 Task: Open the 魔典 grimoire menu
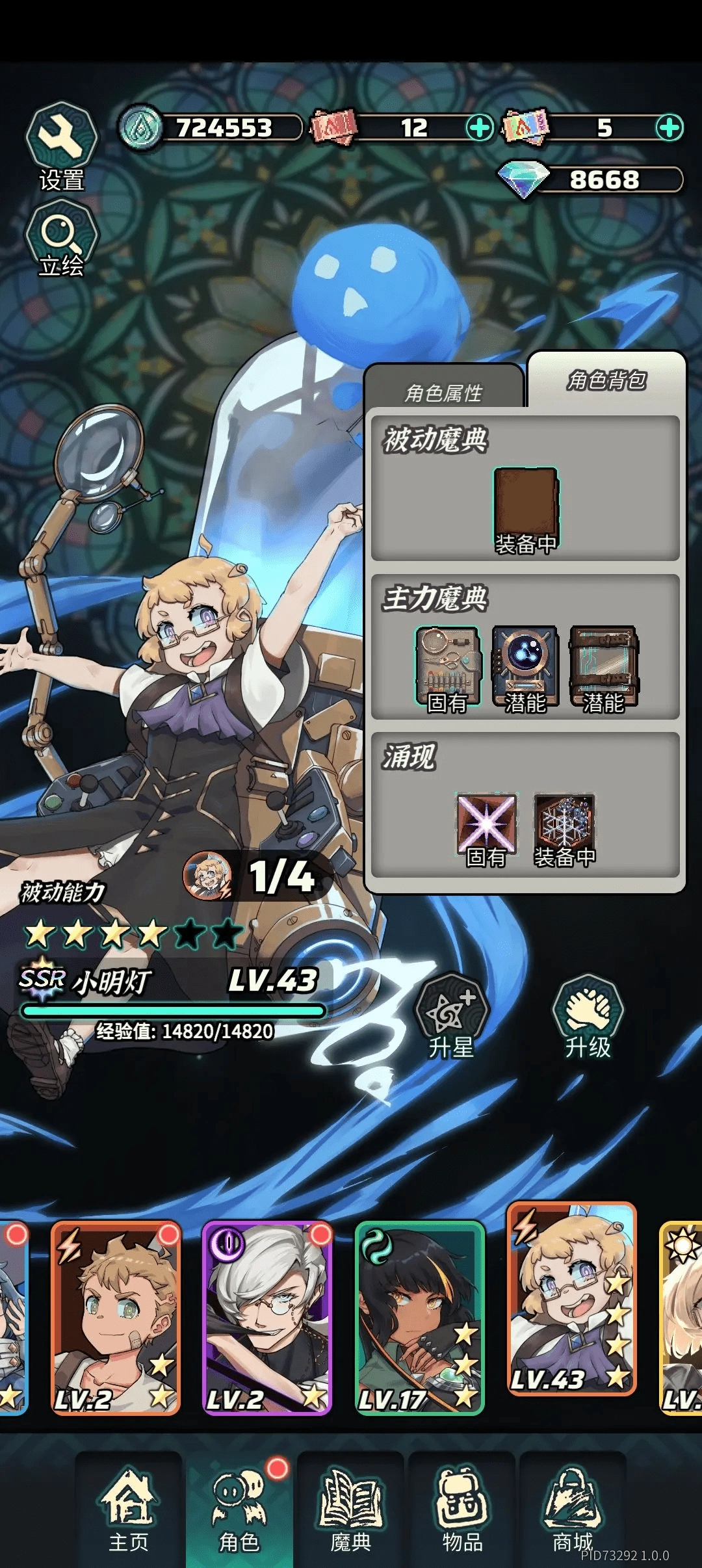[x=351, y=1509]
